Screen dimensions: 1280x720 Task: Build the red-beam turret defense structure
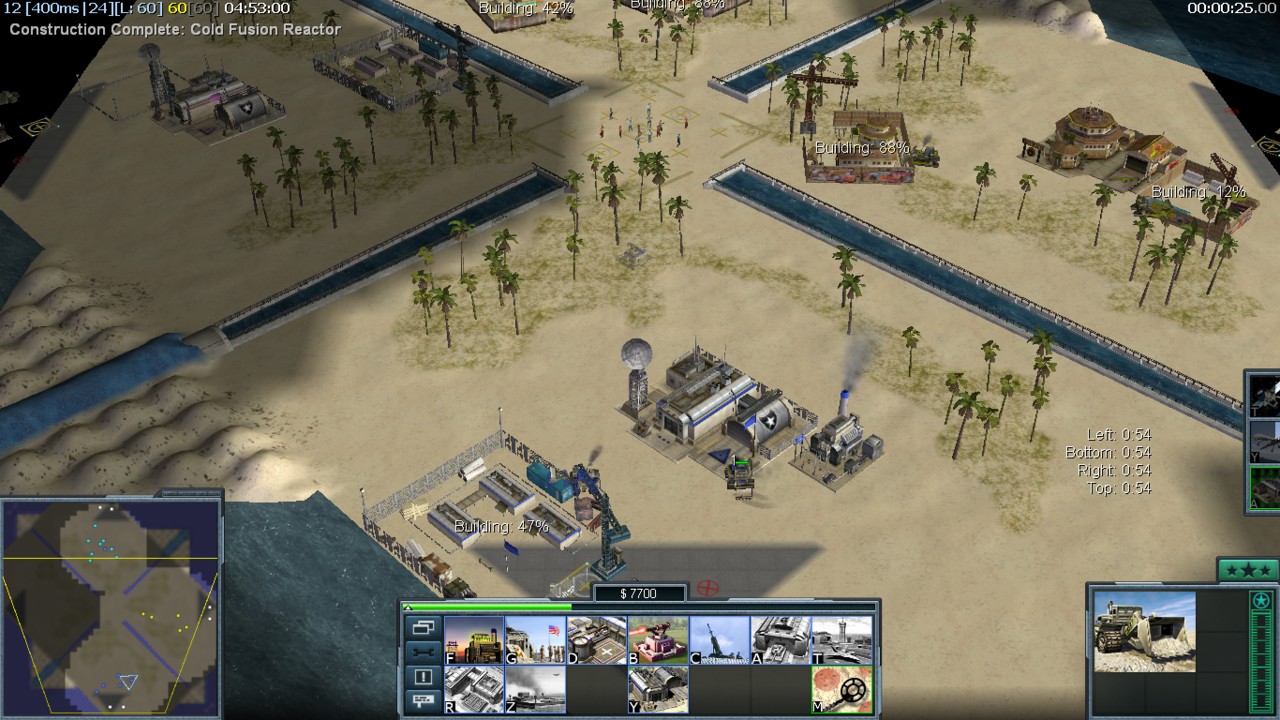pyautogui.click(x=658, y=640)
